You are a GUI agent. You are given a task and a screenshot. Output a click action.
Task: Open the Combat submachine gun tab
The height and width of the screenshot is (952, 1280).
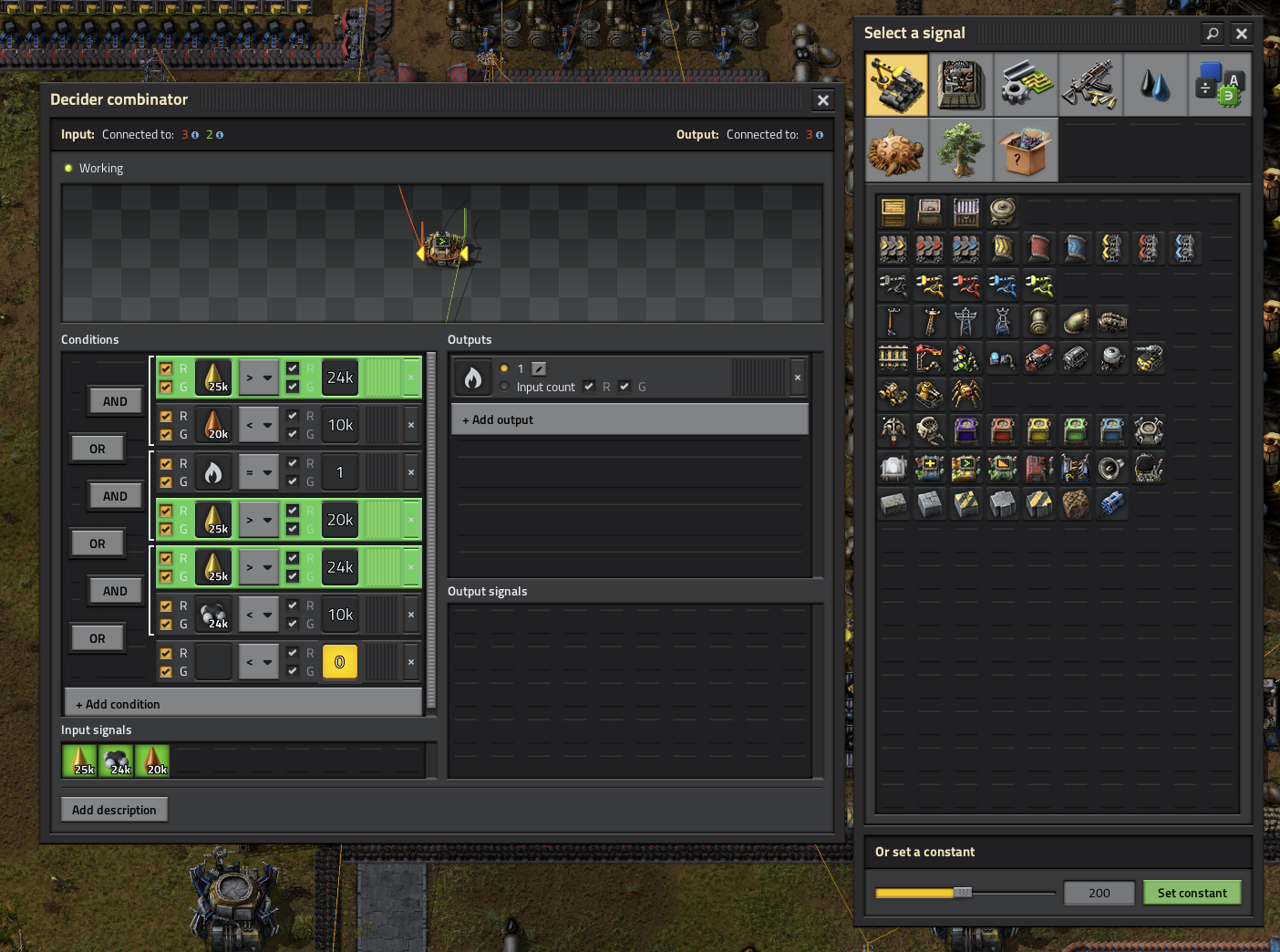1090,85
